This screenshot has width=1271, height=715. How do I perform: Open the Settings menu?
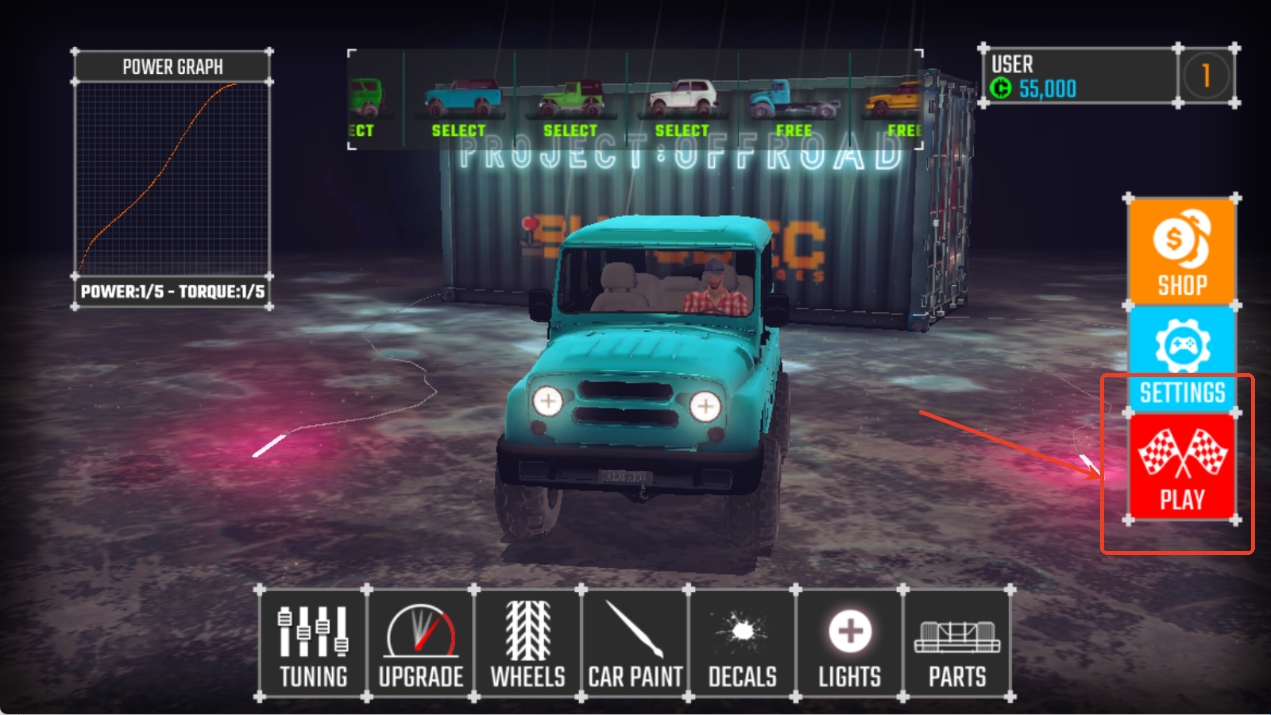1181,359
